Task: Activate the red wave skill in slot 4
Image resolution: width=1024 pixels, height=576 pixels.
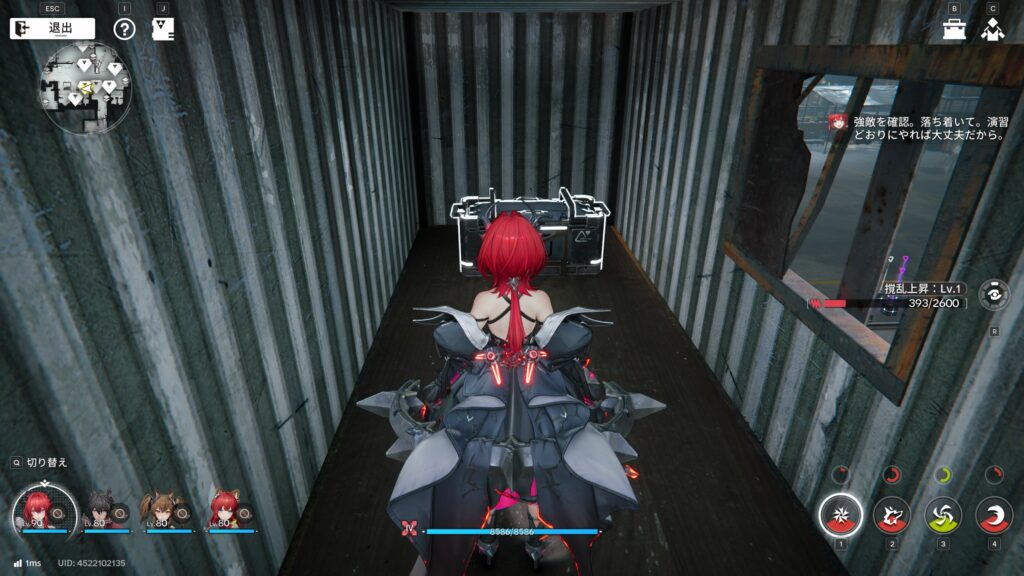Action: coord(994,515)
